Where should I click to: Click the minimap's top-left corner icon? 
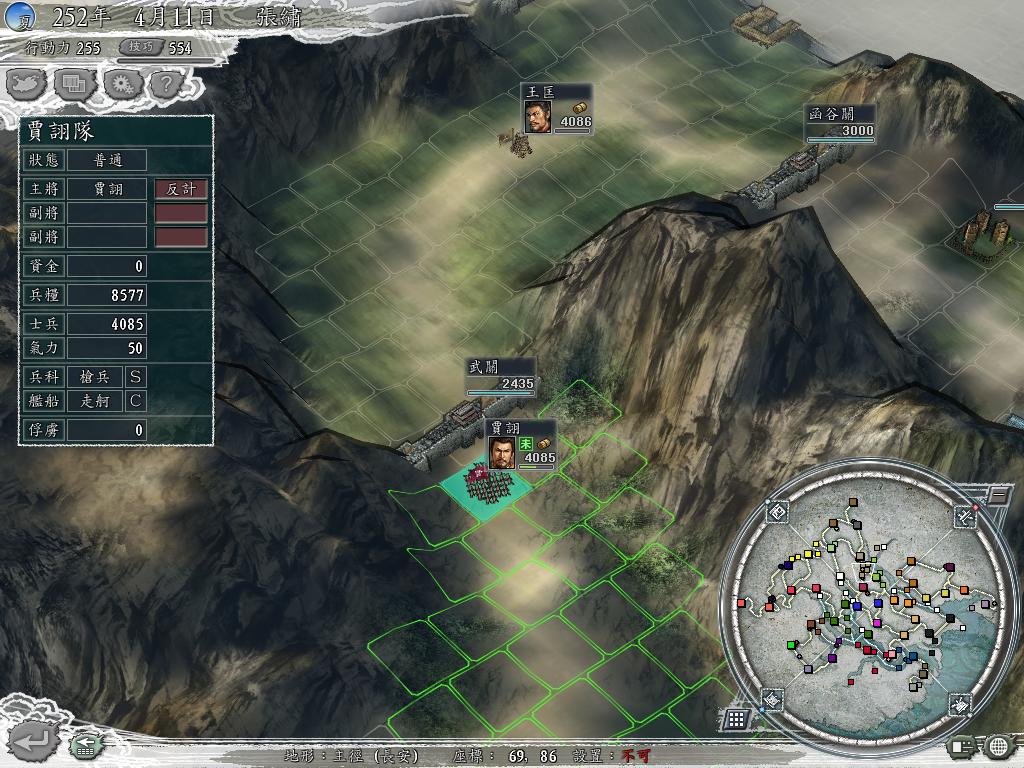point(778,513)
